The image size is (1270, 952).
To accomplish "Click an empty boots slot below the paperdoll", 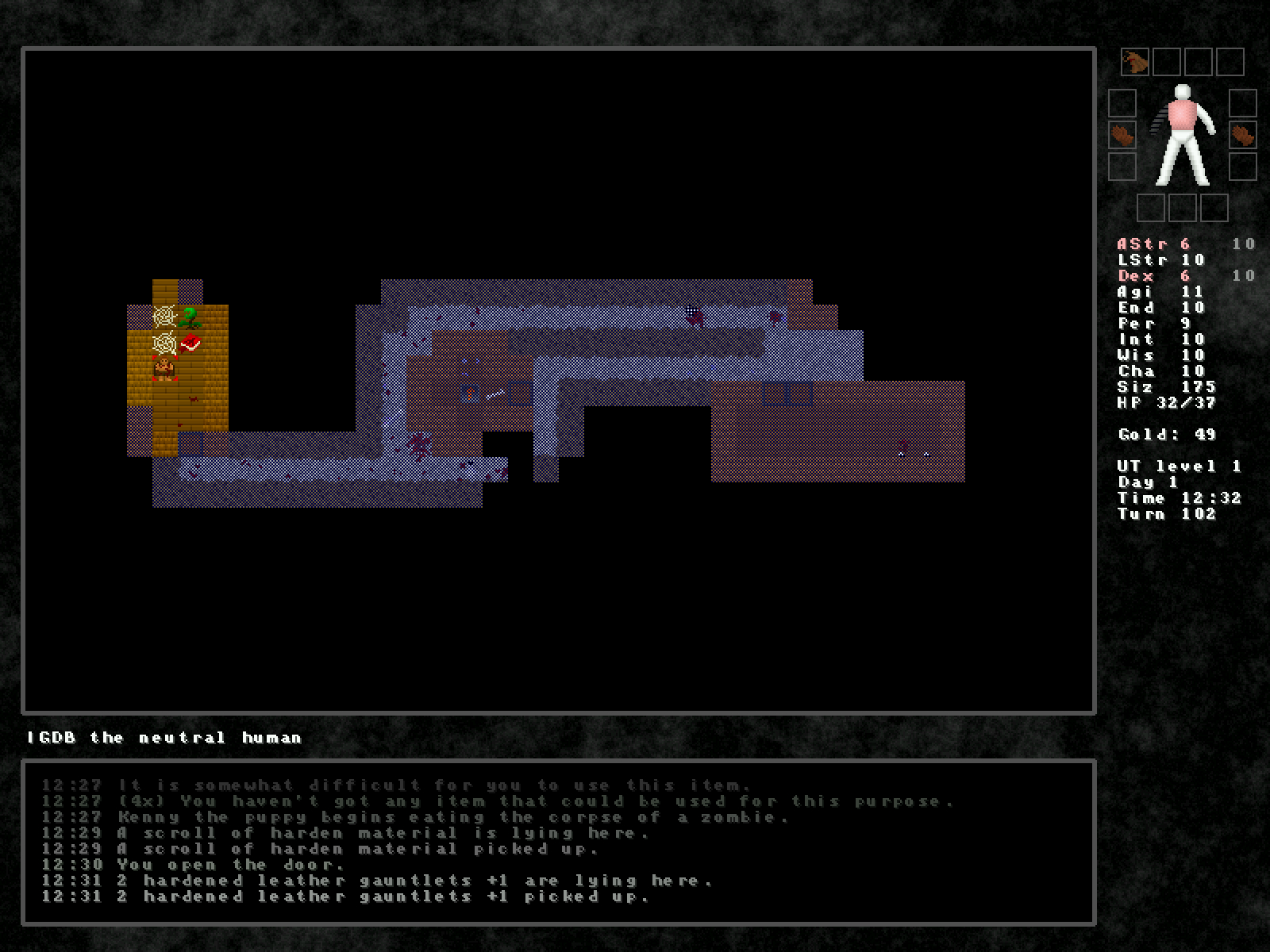I will 1183,207.
